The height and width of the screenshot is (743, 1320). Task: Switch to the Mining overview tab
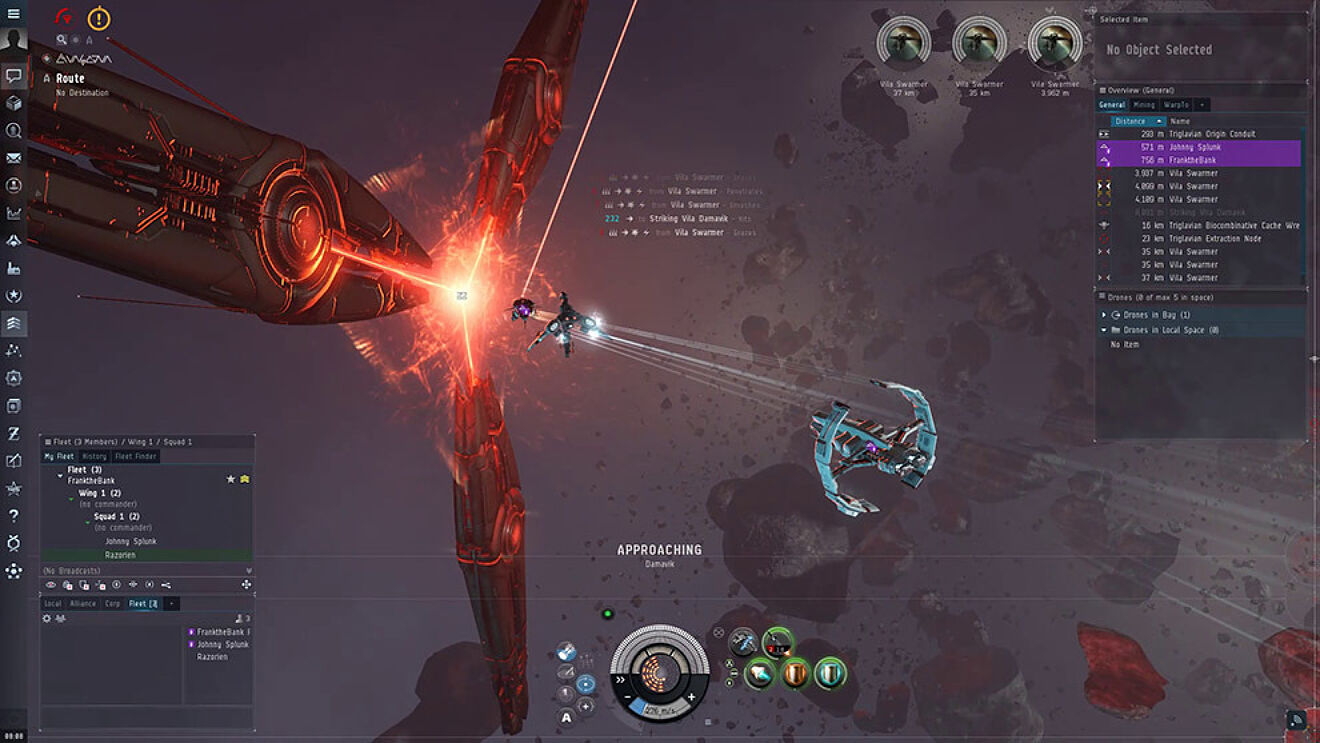click(1145, 105)
